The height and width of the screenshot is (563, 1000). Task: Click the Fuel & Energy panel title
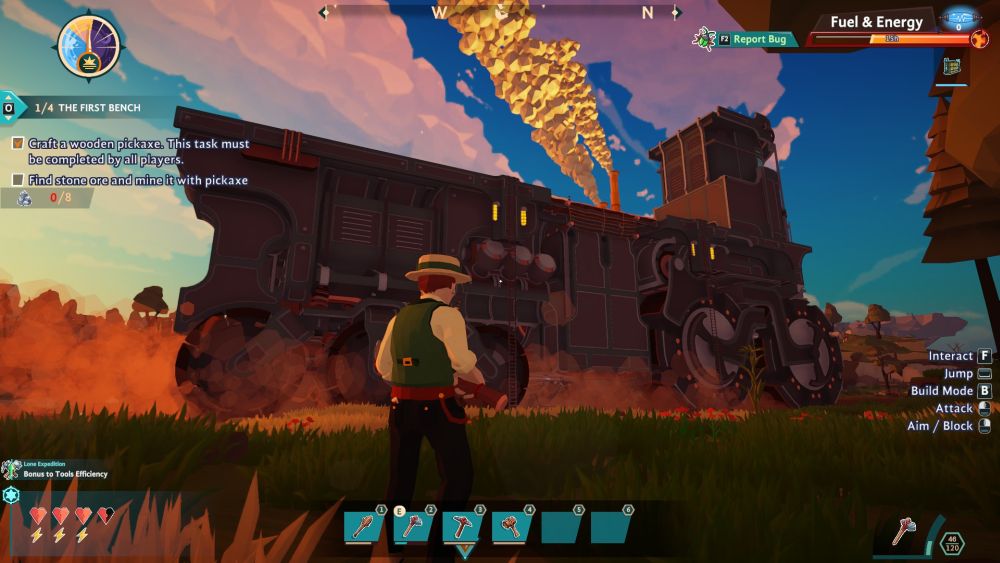(876, 22)
